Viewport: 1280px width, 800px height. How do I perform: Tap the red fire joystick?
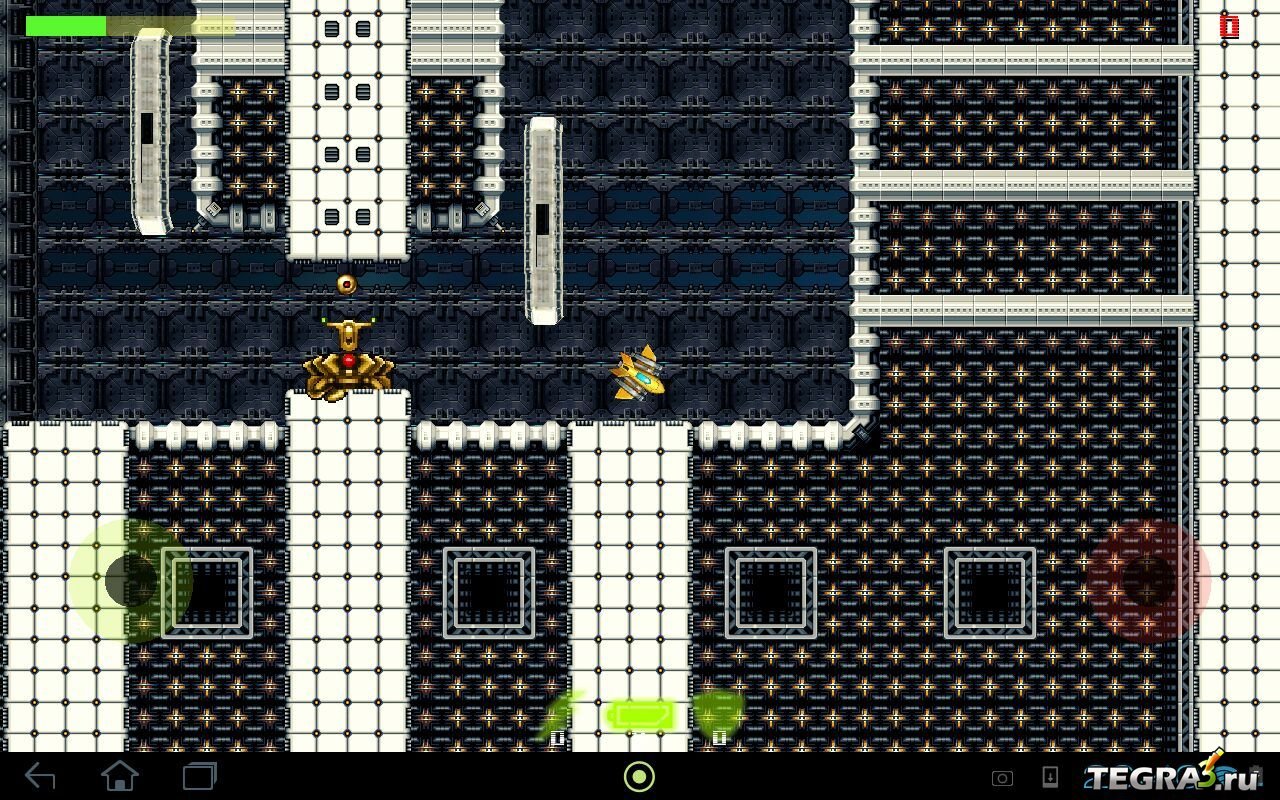1149,580
